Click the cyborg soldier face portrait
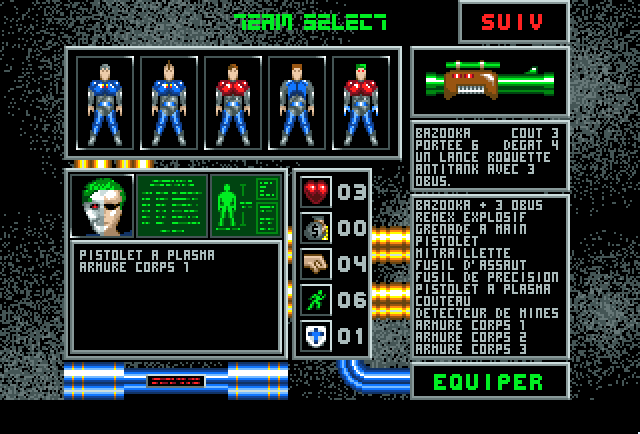Image resolution: width=640 pixels, height=434 pixels. click(102, 206)
